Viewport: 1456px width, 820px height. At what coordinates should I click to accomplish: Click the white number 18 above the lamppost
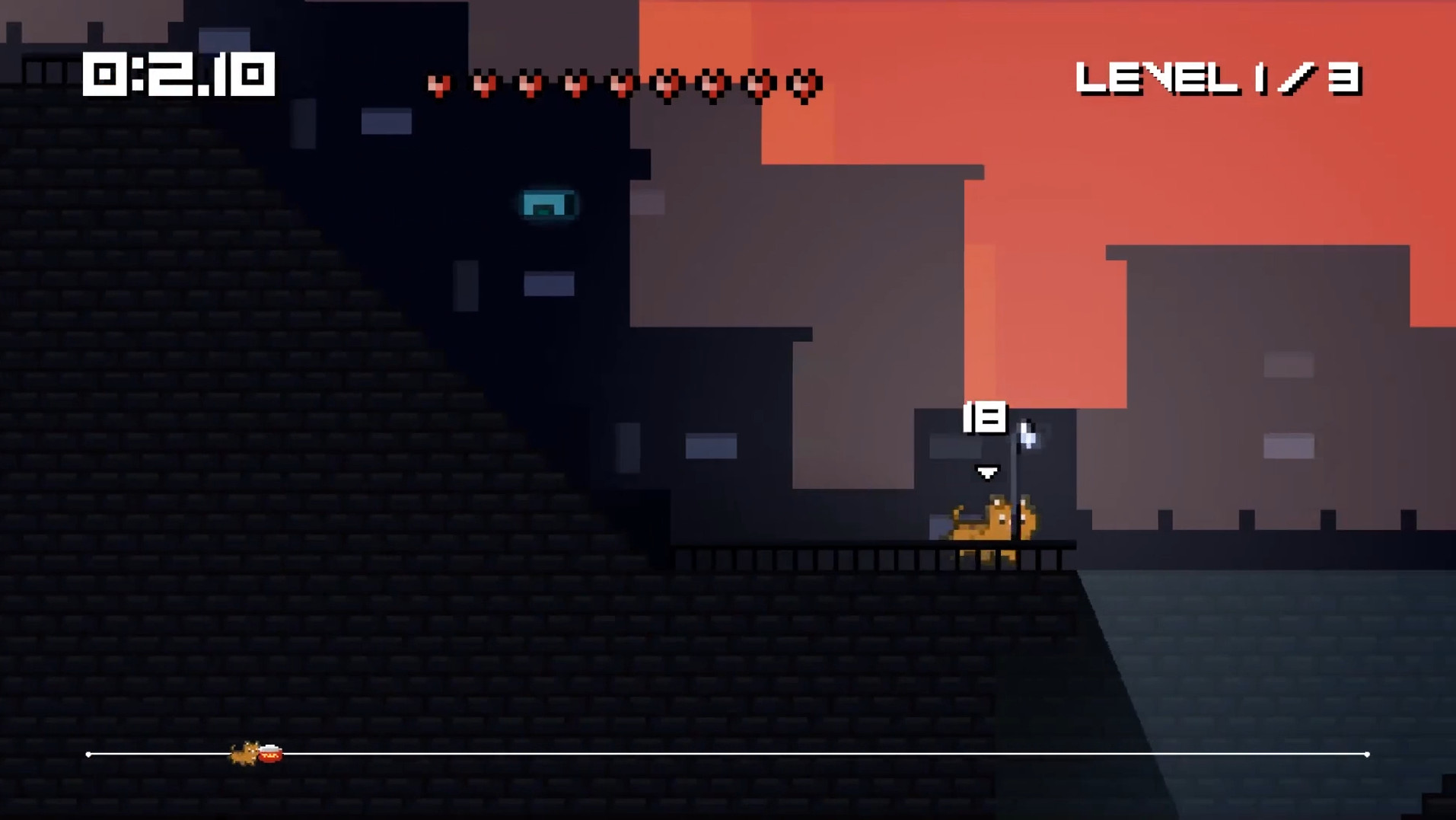coord(986,415)
